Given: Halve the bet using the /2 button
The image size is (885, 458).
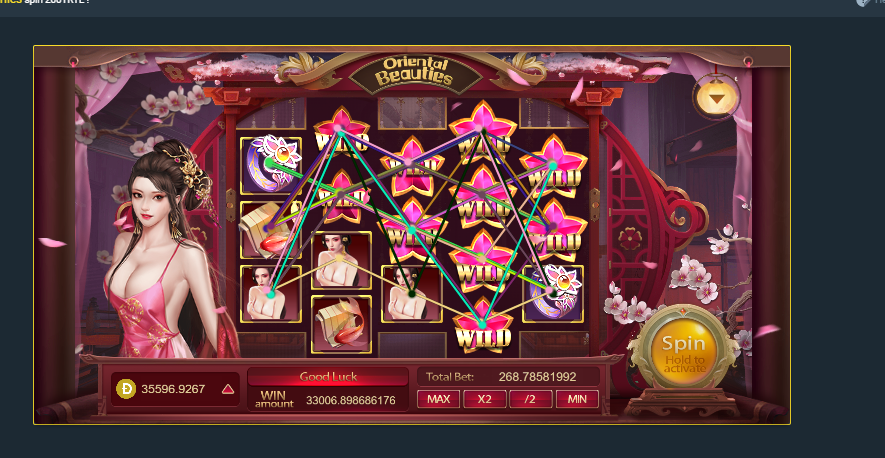Looking at the screenshot, I should [530, 399].
